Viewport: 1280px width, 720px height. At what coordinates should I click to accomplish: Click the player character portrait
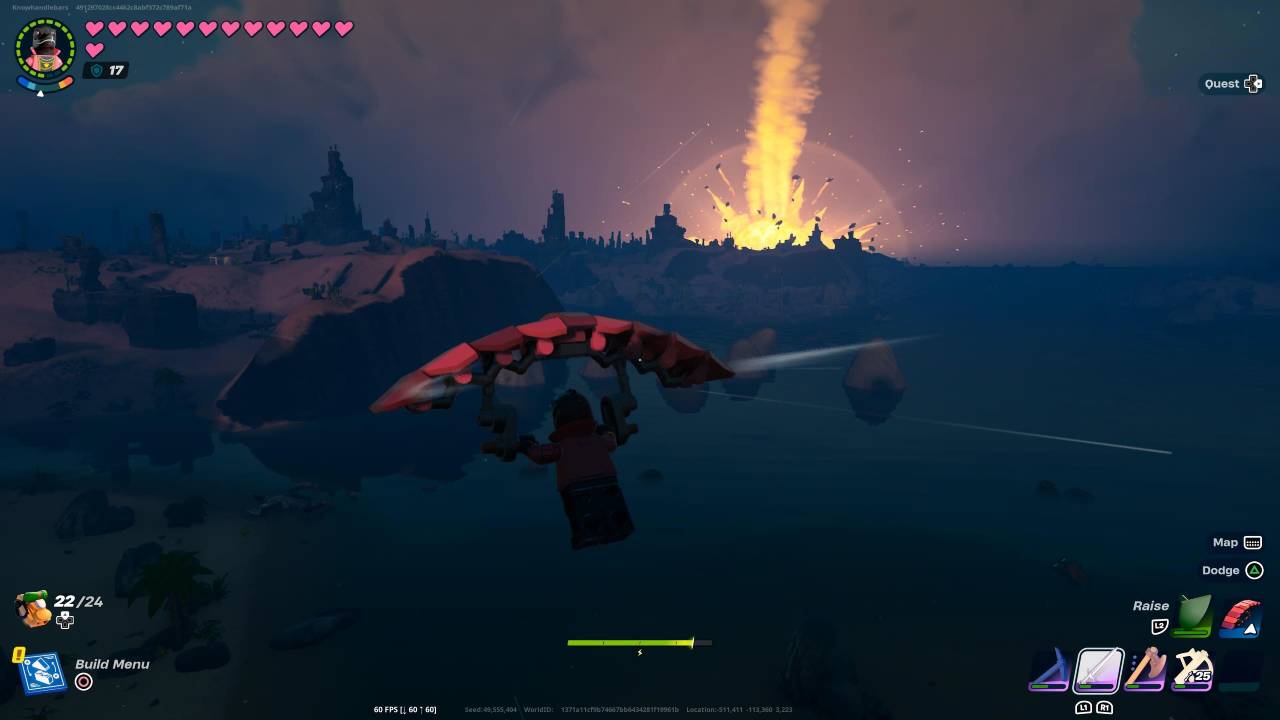point(45,48)
